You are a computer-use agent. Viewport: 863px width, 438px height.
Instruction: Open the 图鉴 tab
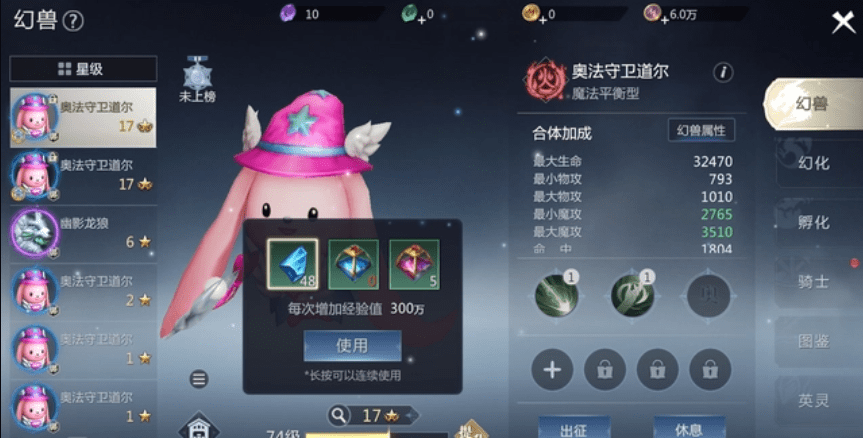tap(813, 340)
